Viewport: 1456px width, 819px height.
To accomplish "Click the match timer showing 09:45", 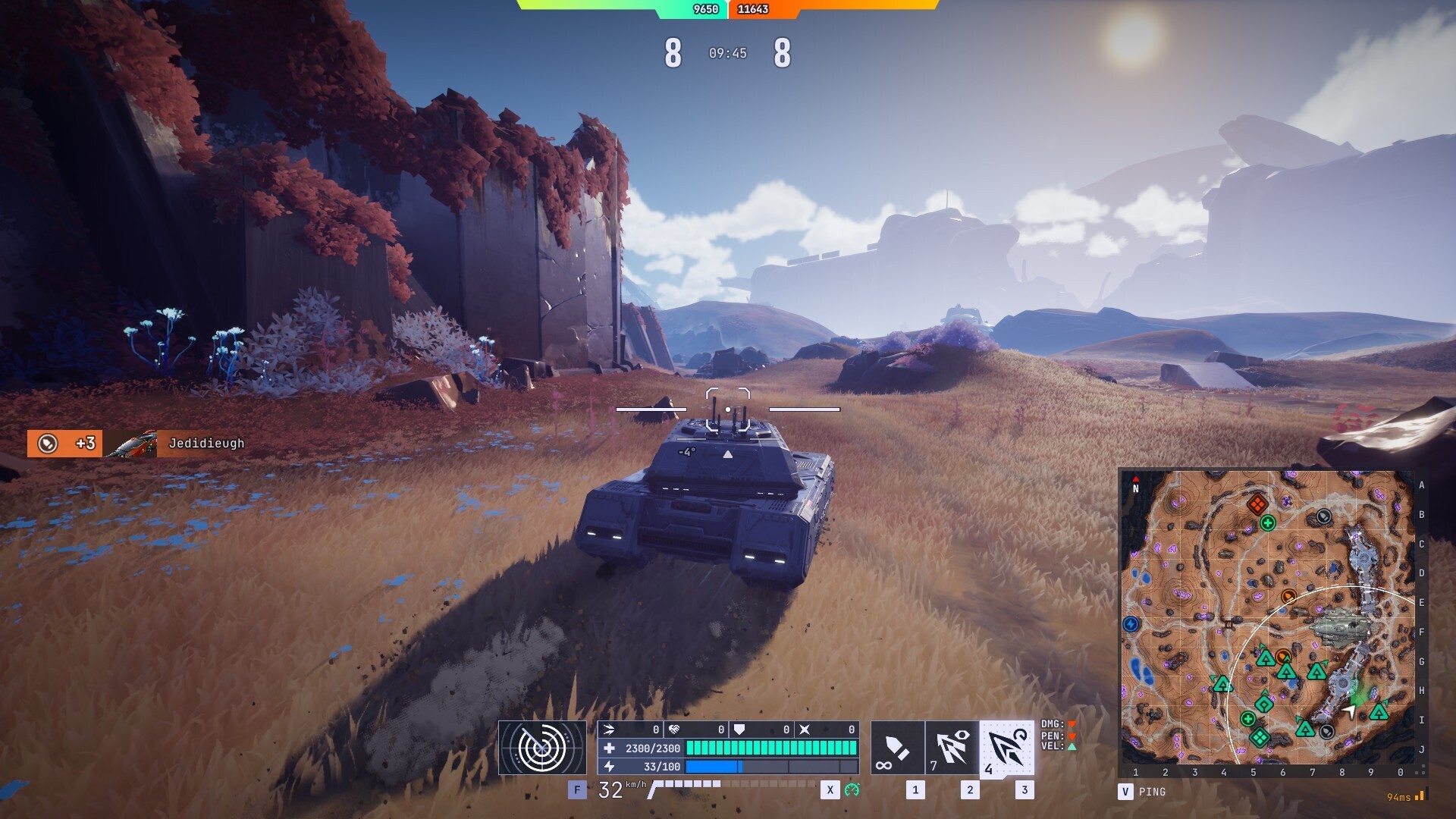I will (726, 54).
